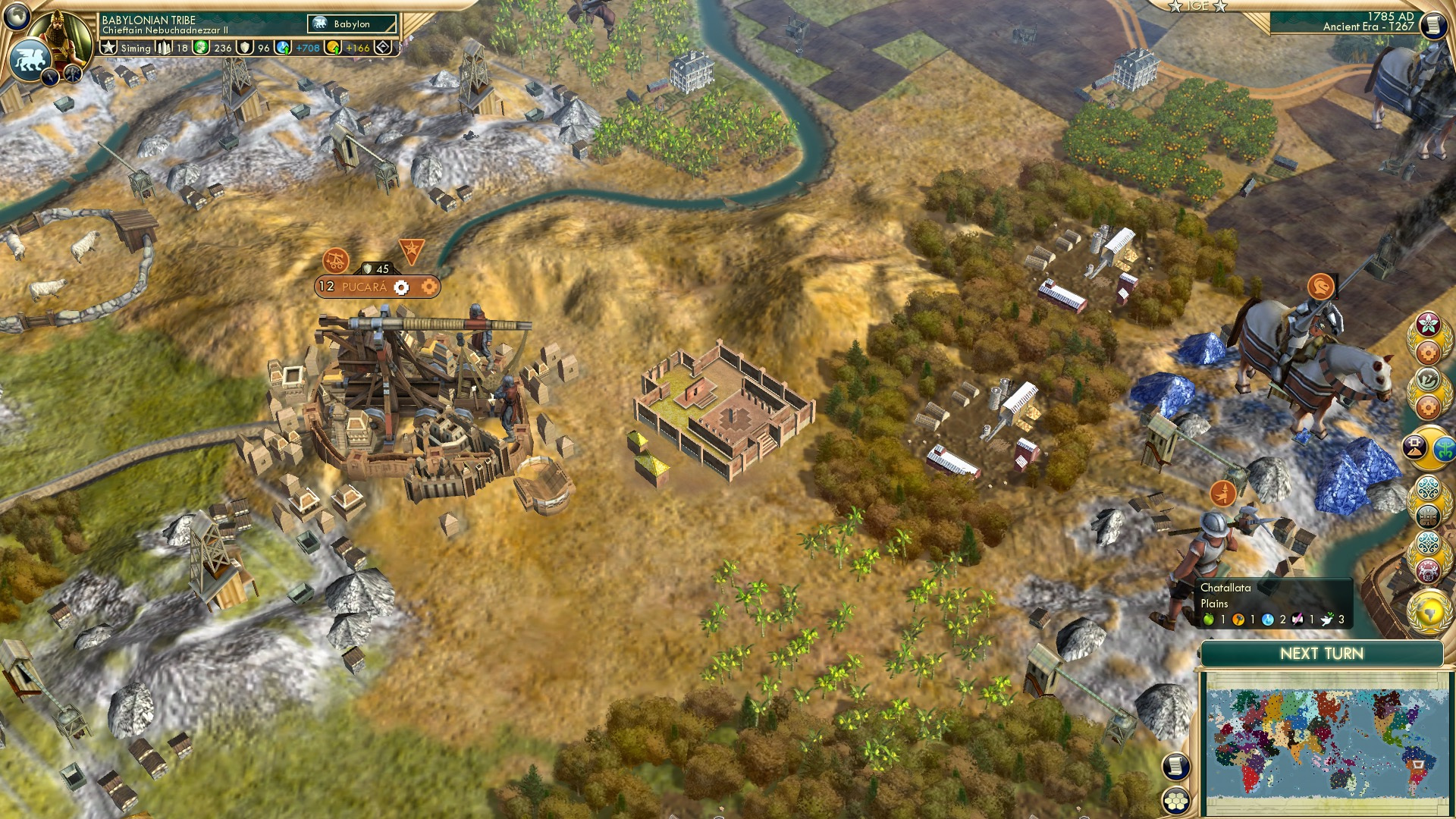Show the science beaker income
1456x819 pixels.
point(284,48)
